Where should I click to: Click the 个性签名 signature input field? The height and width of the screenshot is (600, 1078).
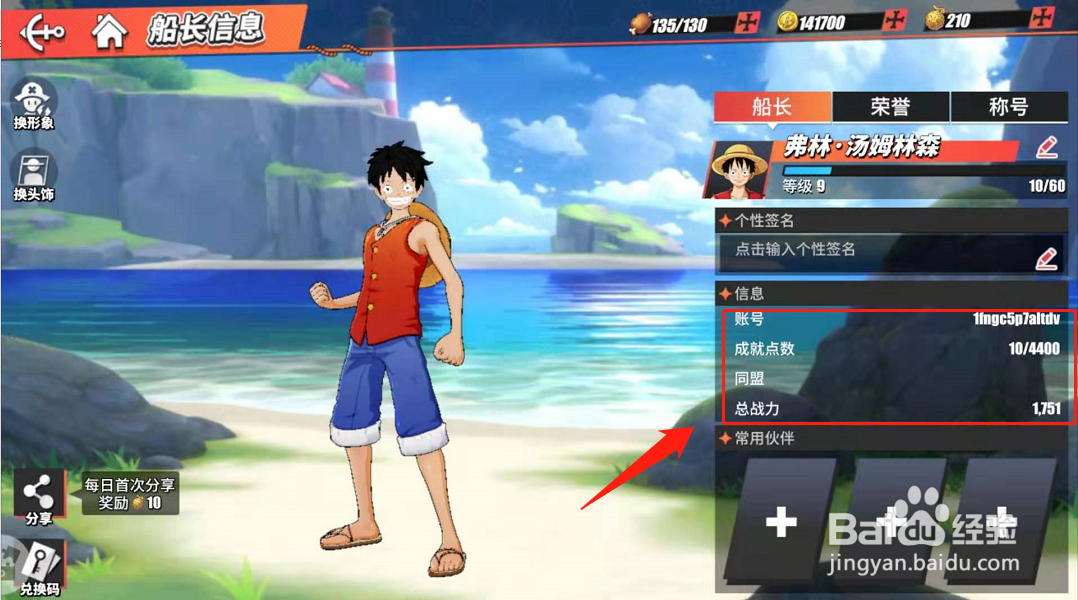880,251
